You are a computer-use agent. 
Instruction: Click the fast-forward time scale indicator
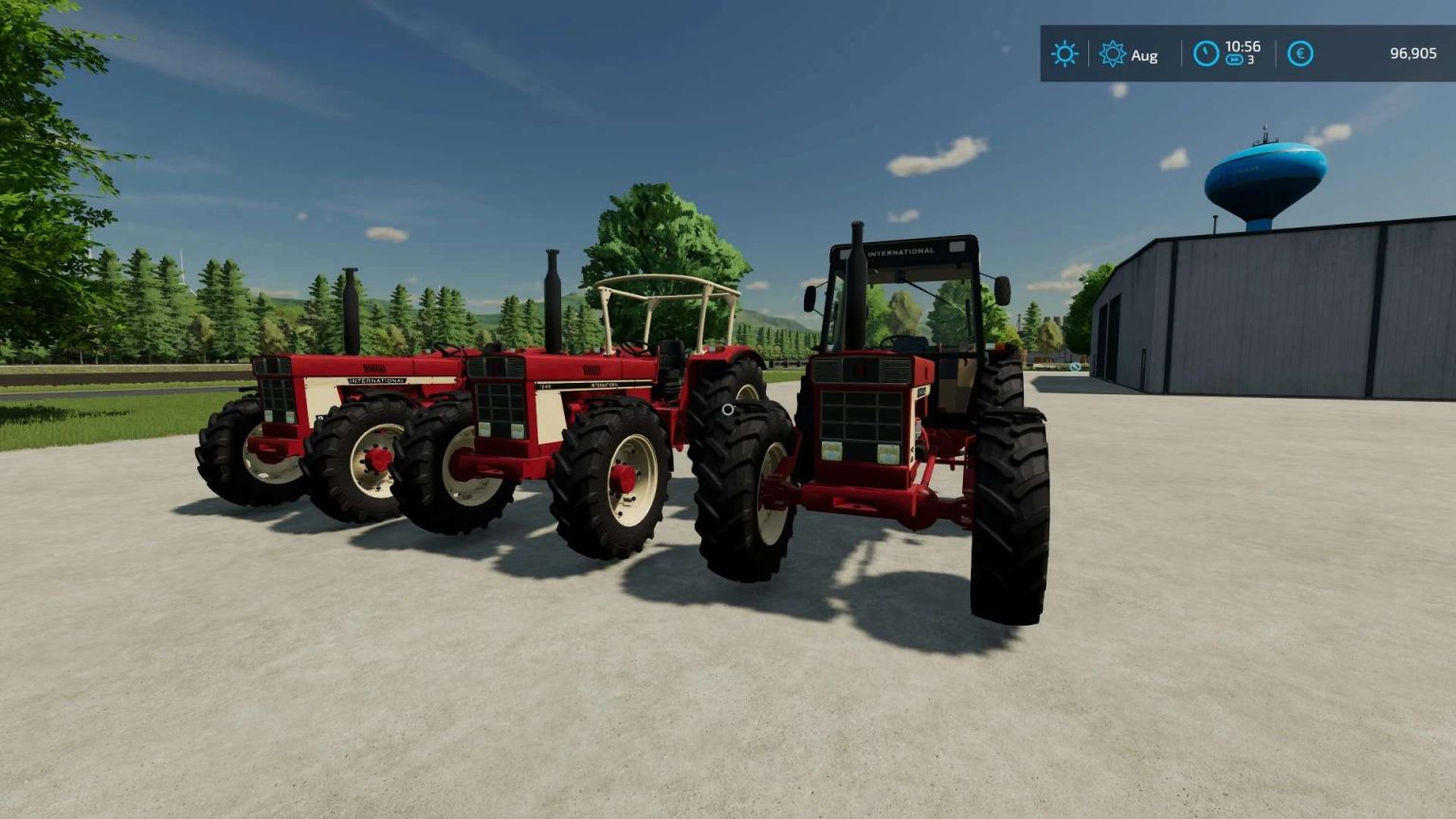pos(1234,61)
